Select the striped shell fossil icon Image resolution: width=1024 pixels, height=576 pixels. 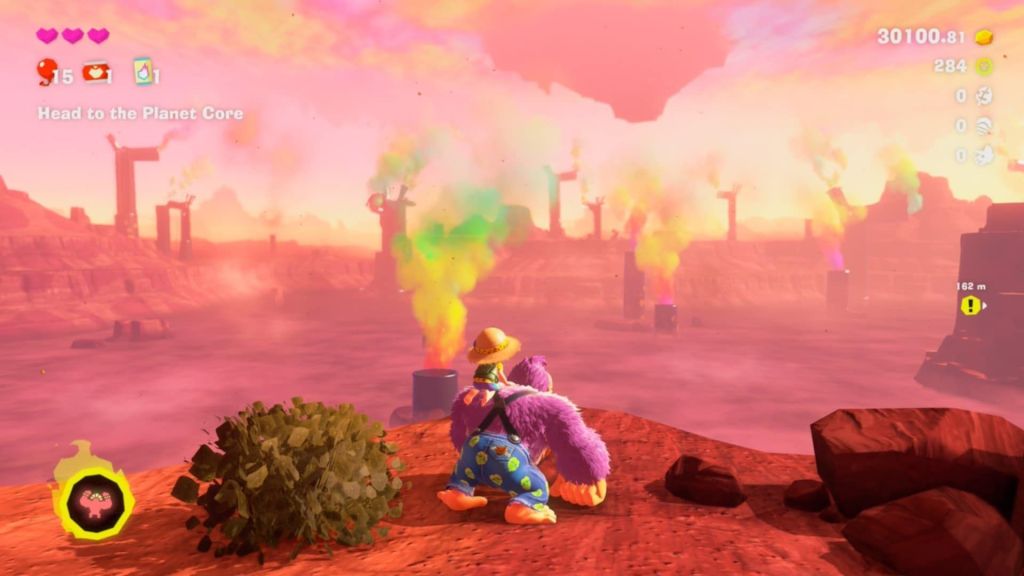(x=983, y=126)
